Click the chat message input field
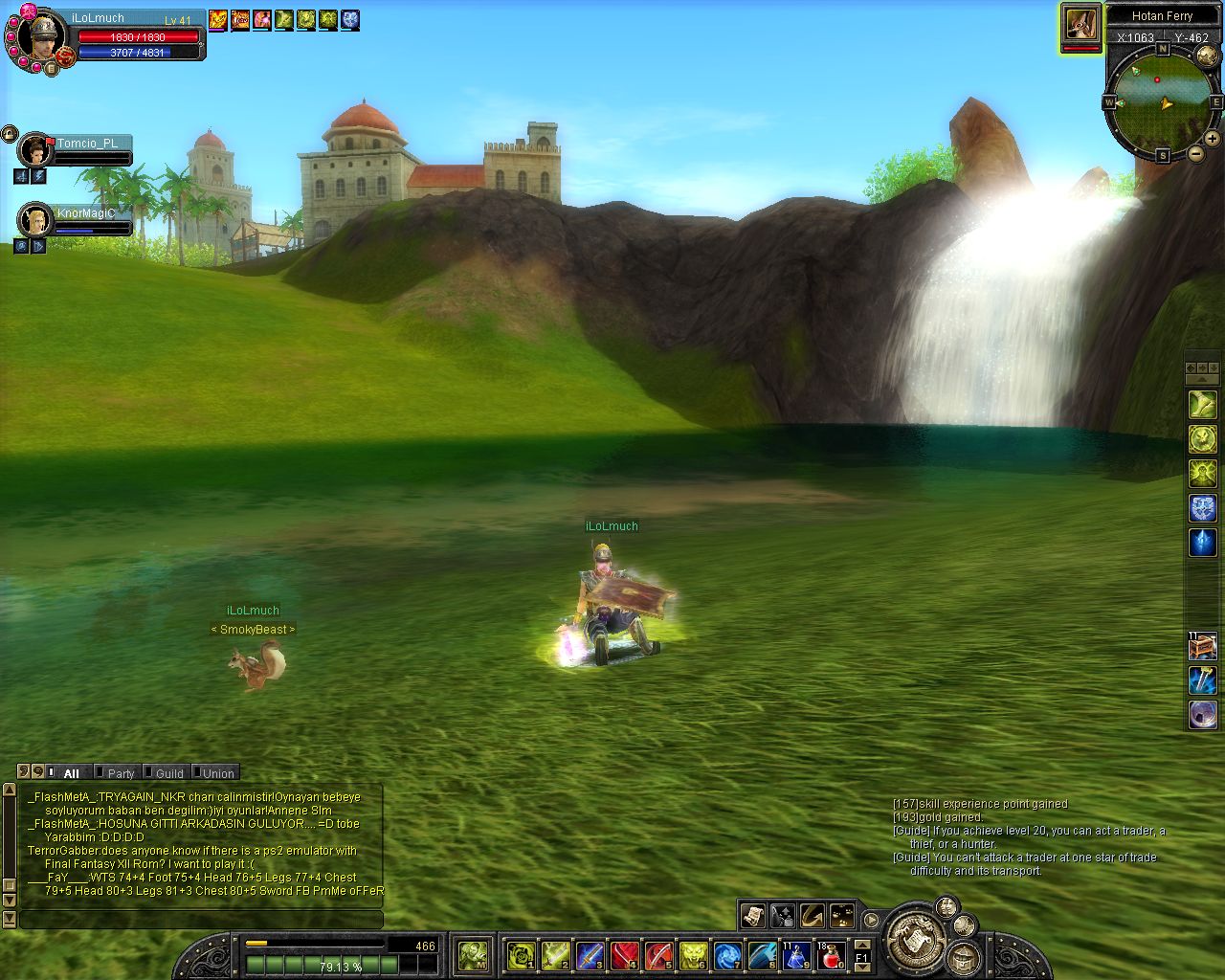Image resolution: width=1225 pixels, height=980 pixels. coord(201,920)
